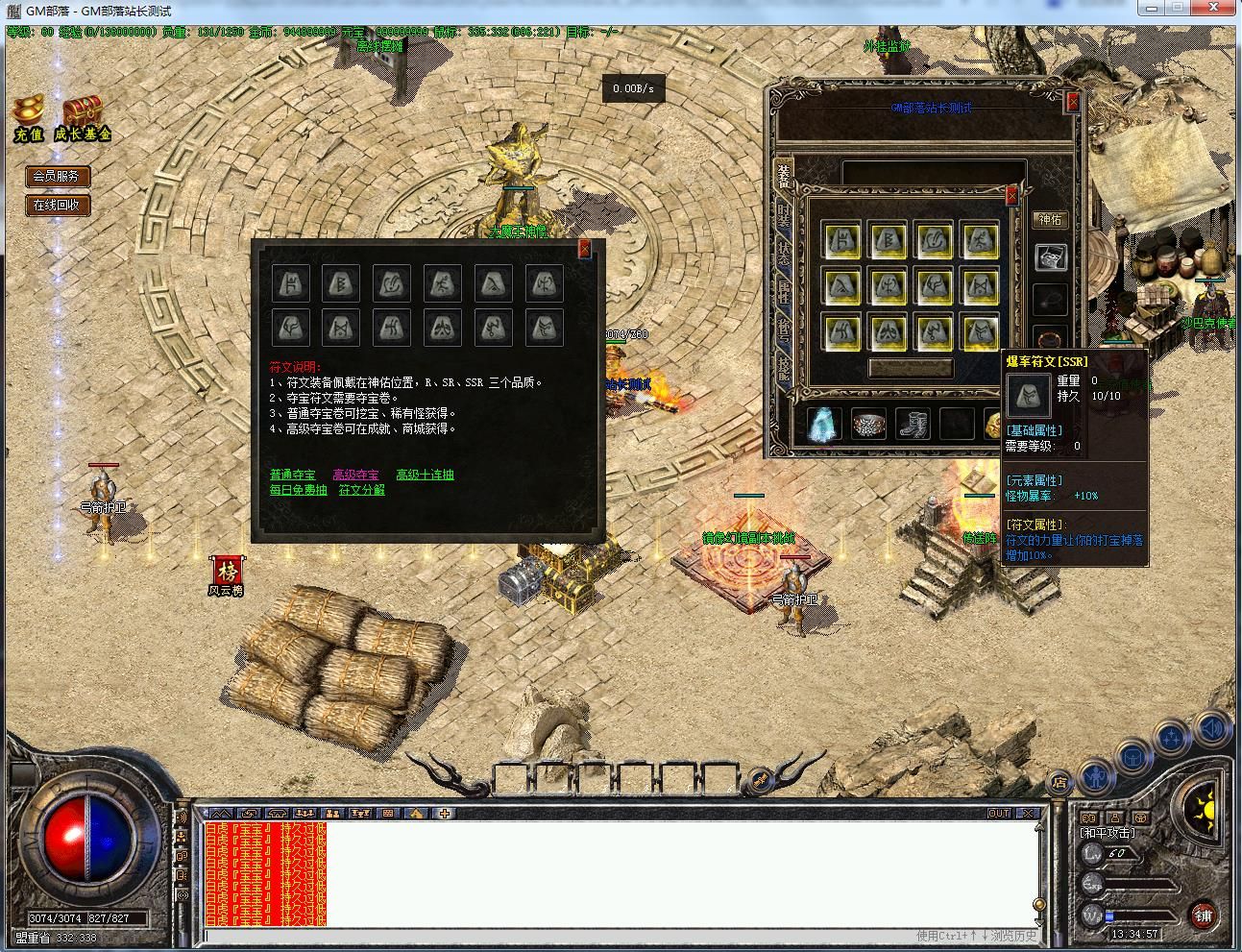Close the inner rune grid panel
The image size is (1242, 952).
[1011, 196]
